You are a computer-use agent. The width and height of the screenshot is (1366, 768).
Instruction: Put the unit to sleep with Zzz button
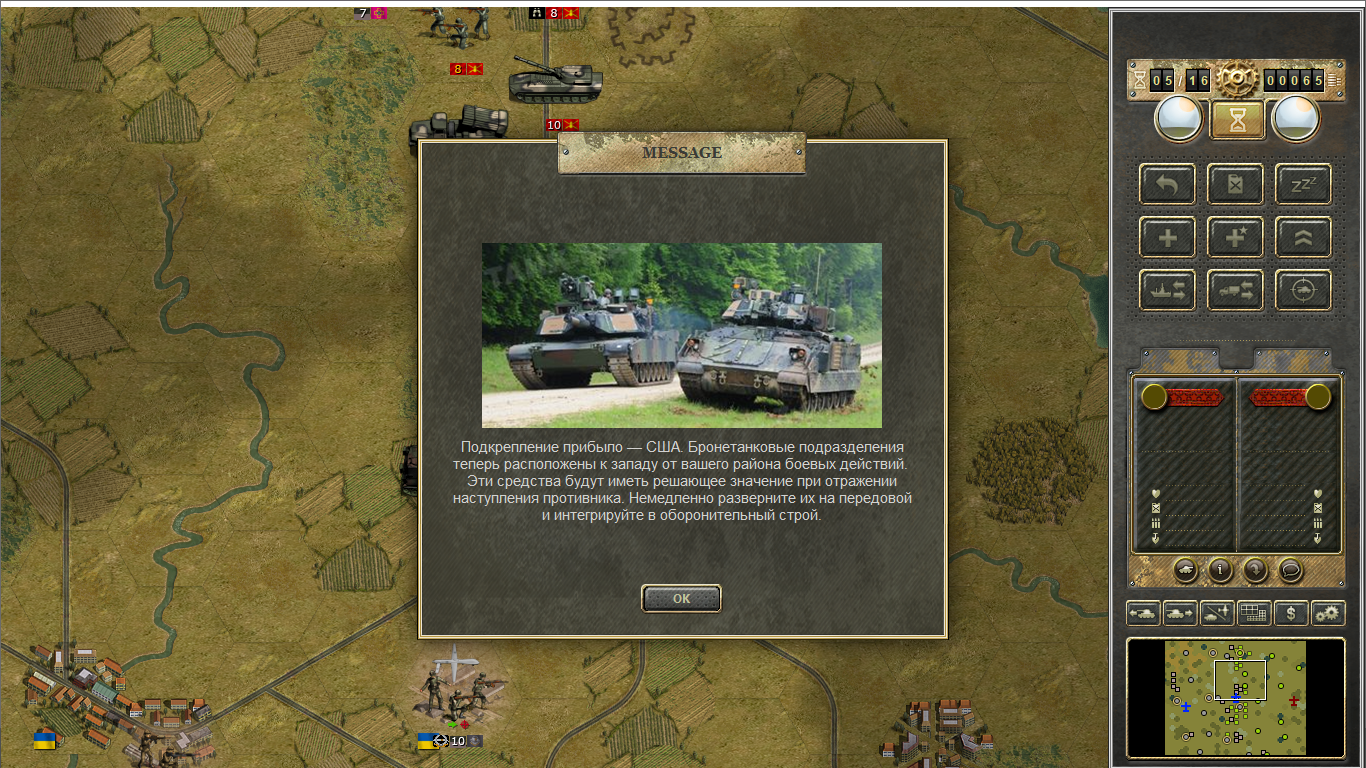click(x=1303, y=184)
